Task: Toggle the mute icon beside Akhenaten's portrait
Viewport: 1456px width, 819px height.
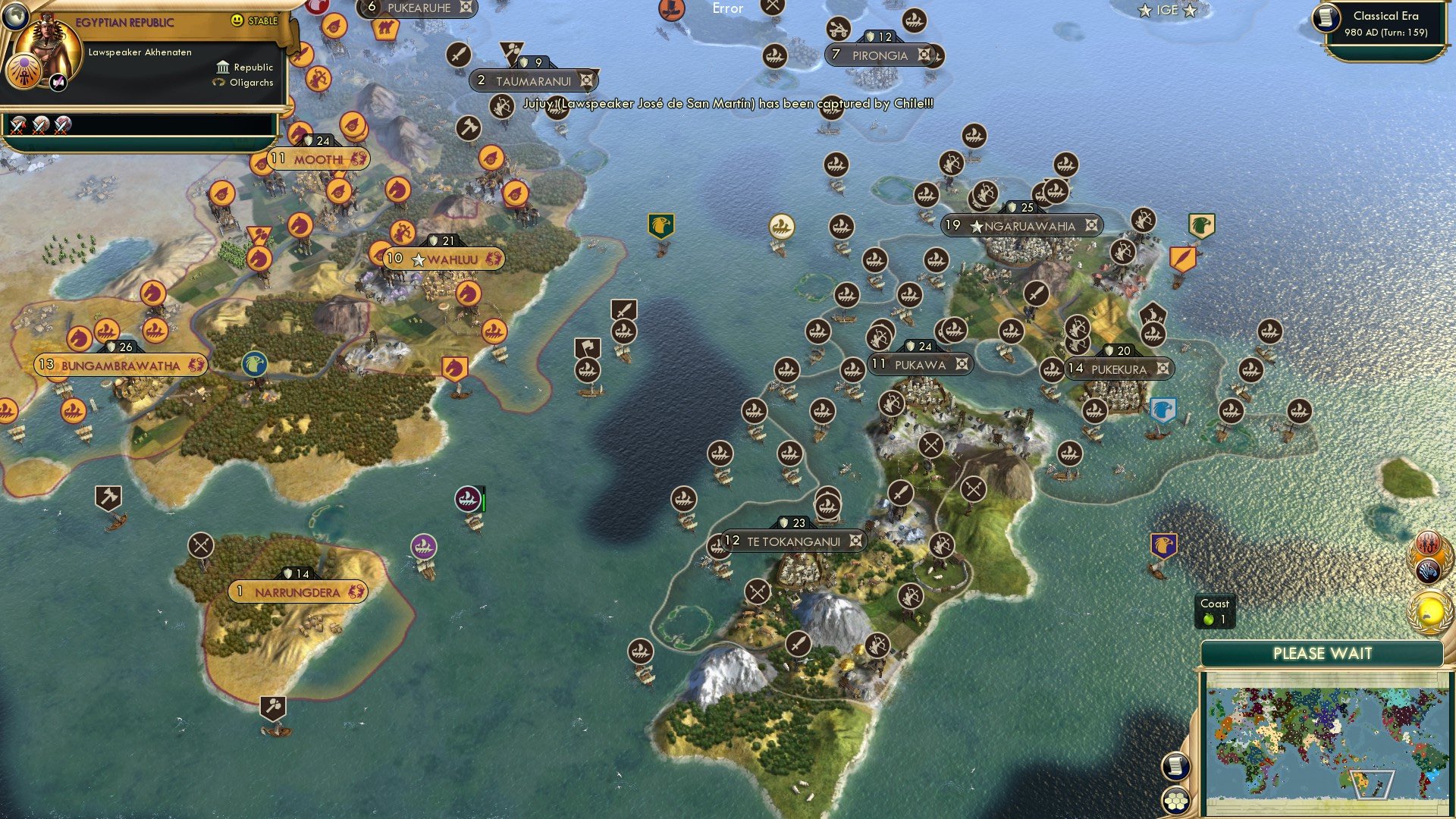Action: pyautogui.click(x=58, y=83)
